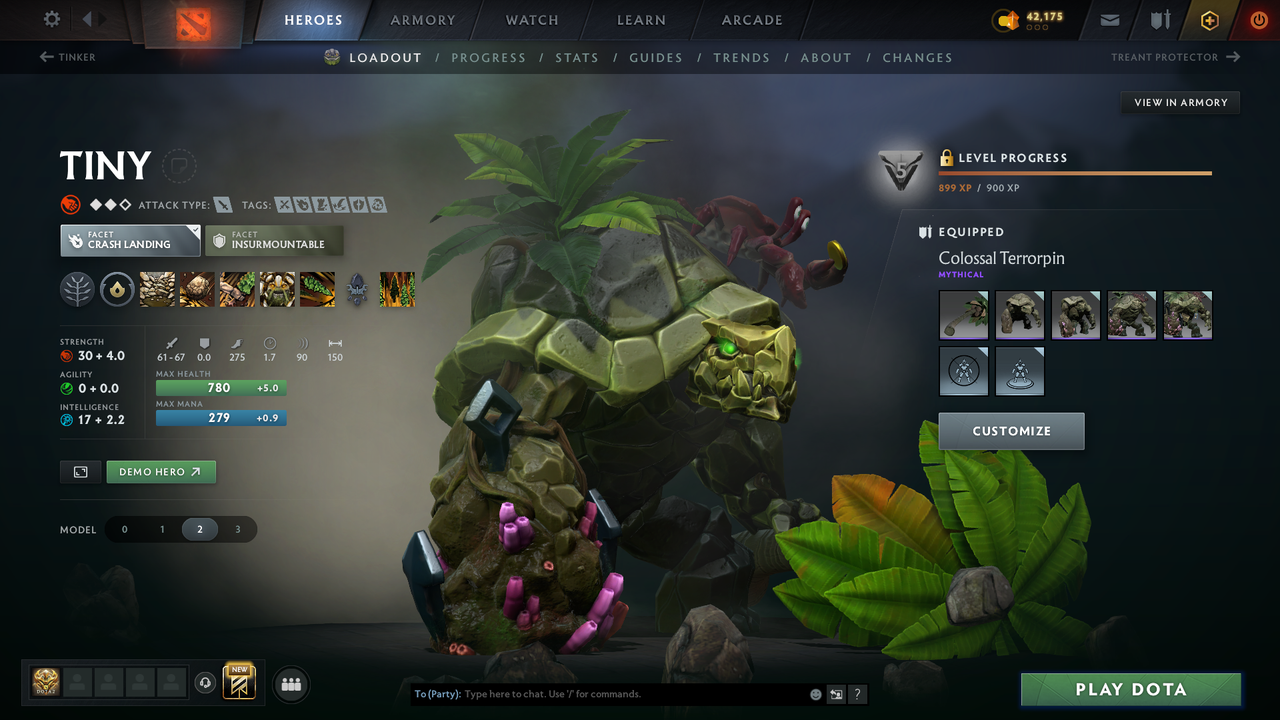This screenshot has width=1280, height=720.
Task: Select the Avalanche ability icon
Action: (x=157, y=289)
